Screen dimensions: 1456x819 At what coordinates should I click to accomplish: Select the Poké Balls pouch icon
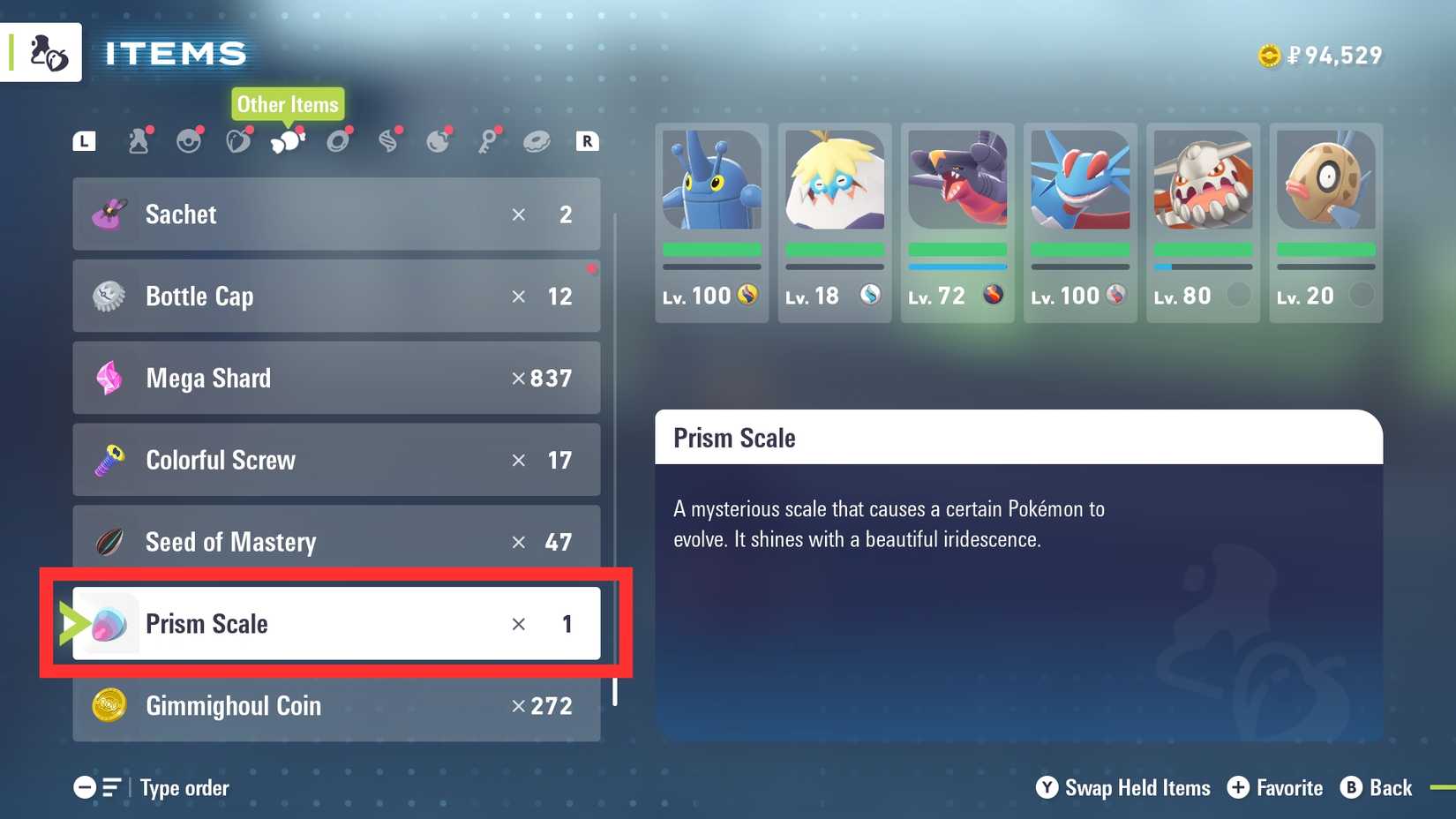tap(188, 140)
